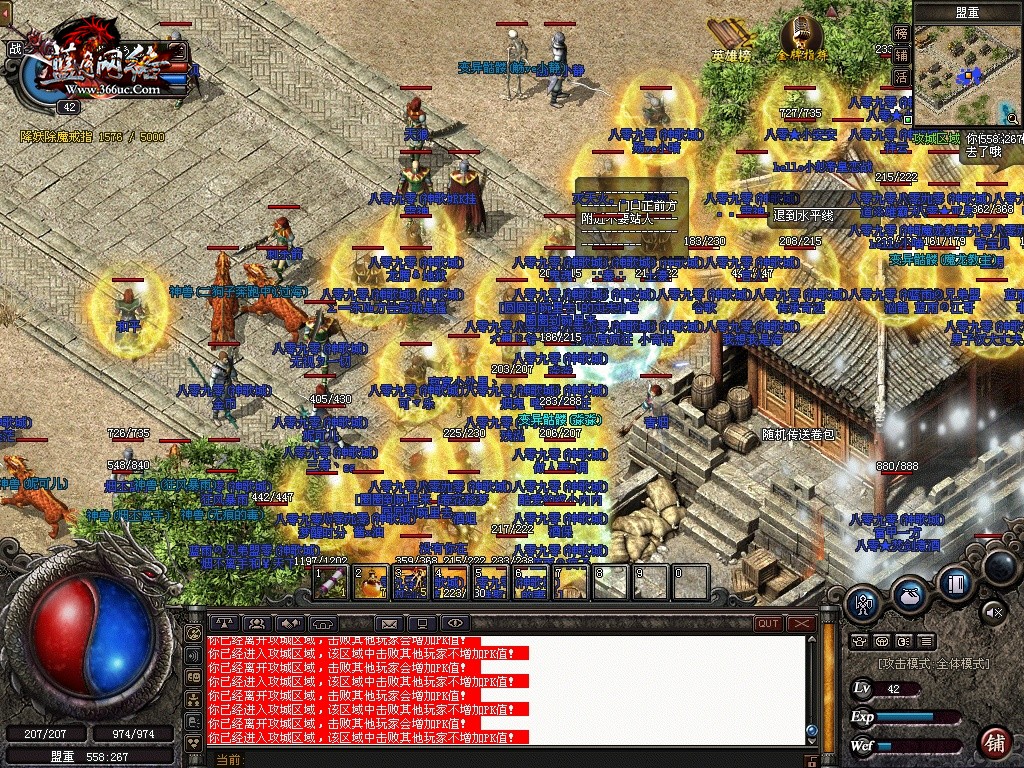Select the hotbar slot 1 item
The height and width of the screenshot is (768, 1024).
(x=331, y=582)
